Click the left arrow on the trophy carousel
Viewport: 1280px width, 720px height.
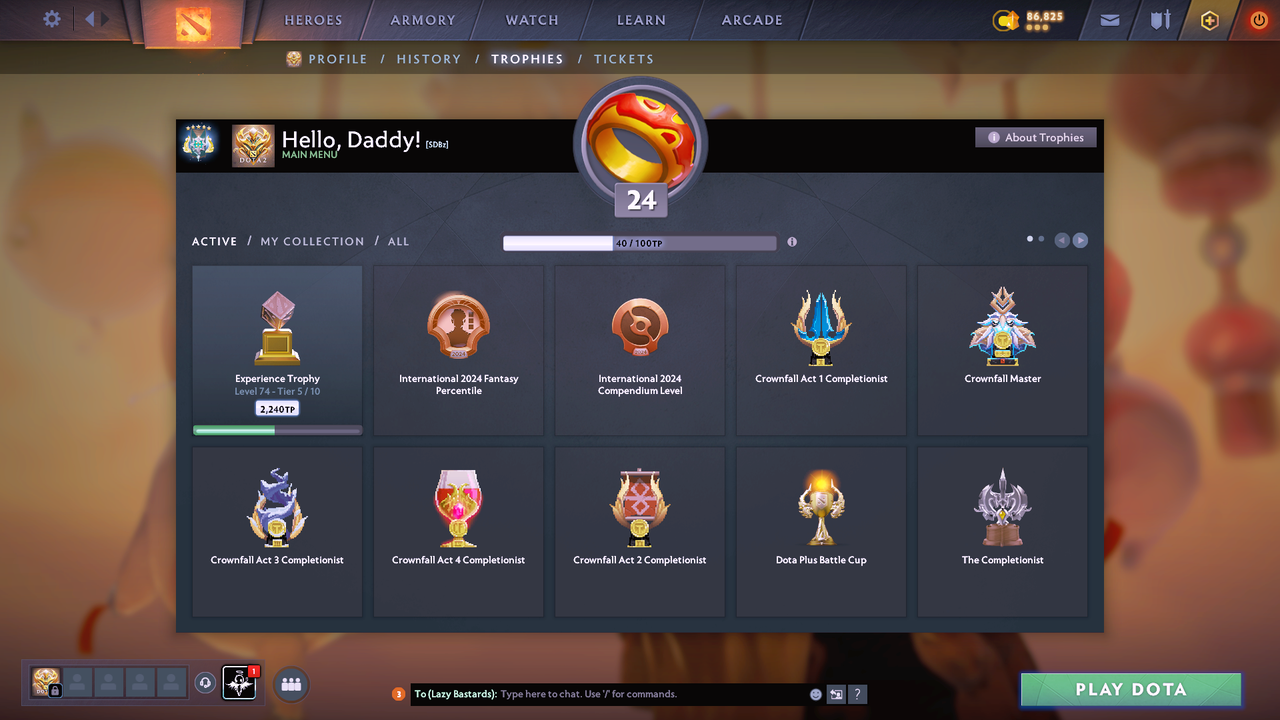point(1061,240)
